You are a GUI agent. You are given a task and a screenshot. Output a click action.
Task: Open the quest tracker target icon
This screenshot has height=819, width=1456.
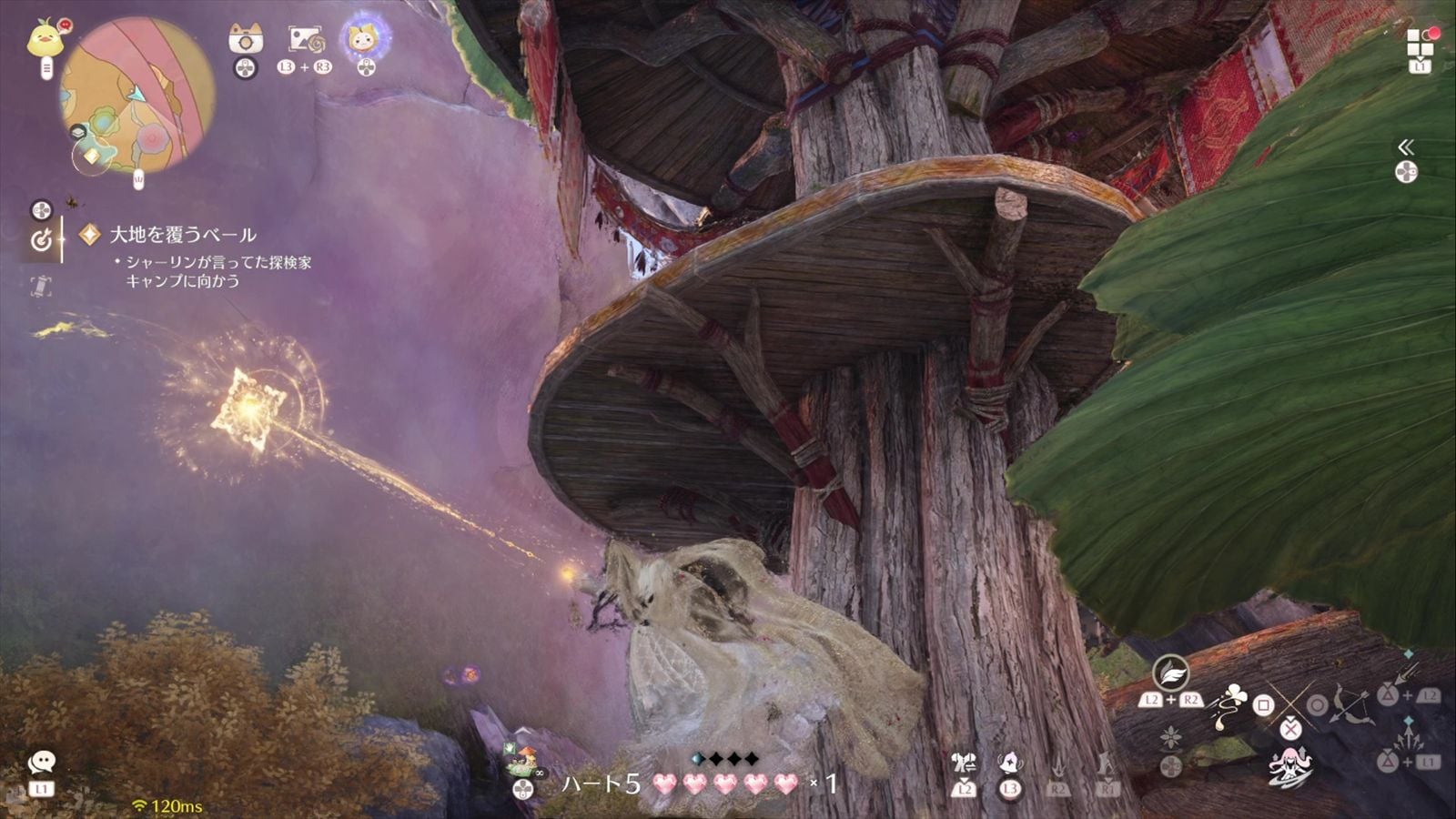pos(41,239)
